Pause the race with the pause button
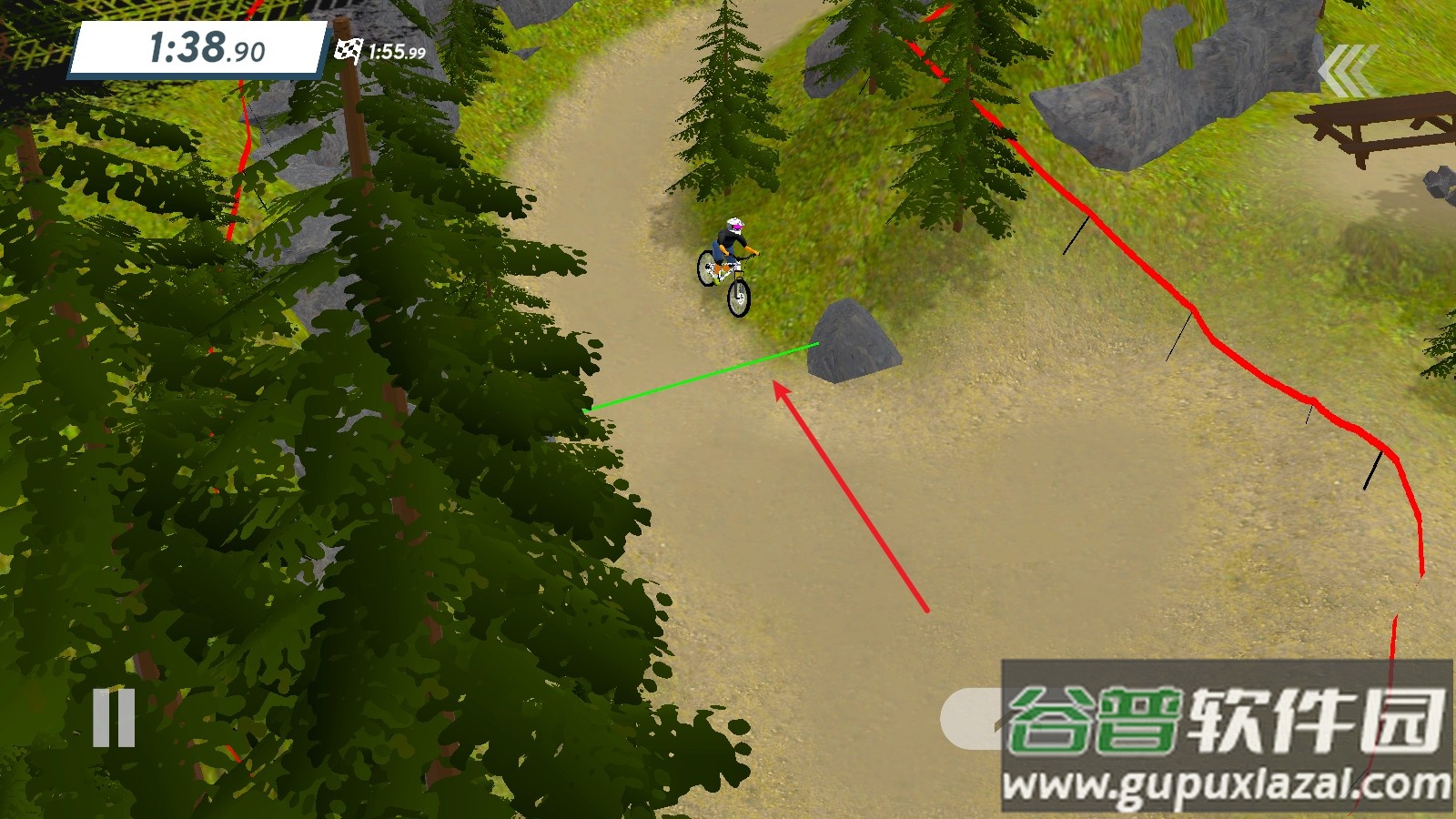The height and width of the screenshot is (819, 1456). [x=114, y=718]
